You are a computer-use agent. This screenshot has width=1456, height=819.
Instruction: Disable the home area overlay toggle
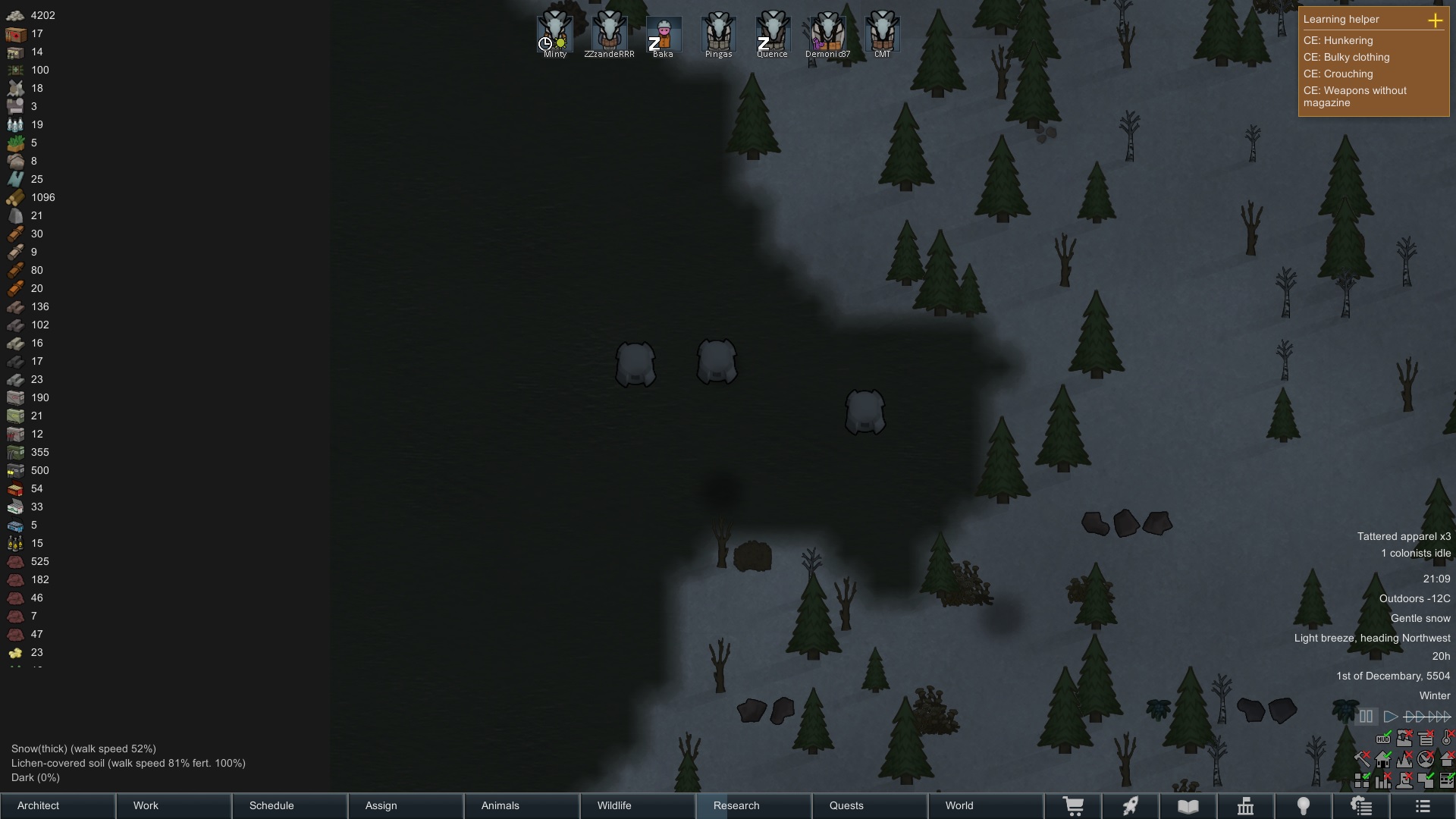click(x=1384, y=760)
